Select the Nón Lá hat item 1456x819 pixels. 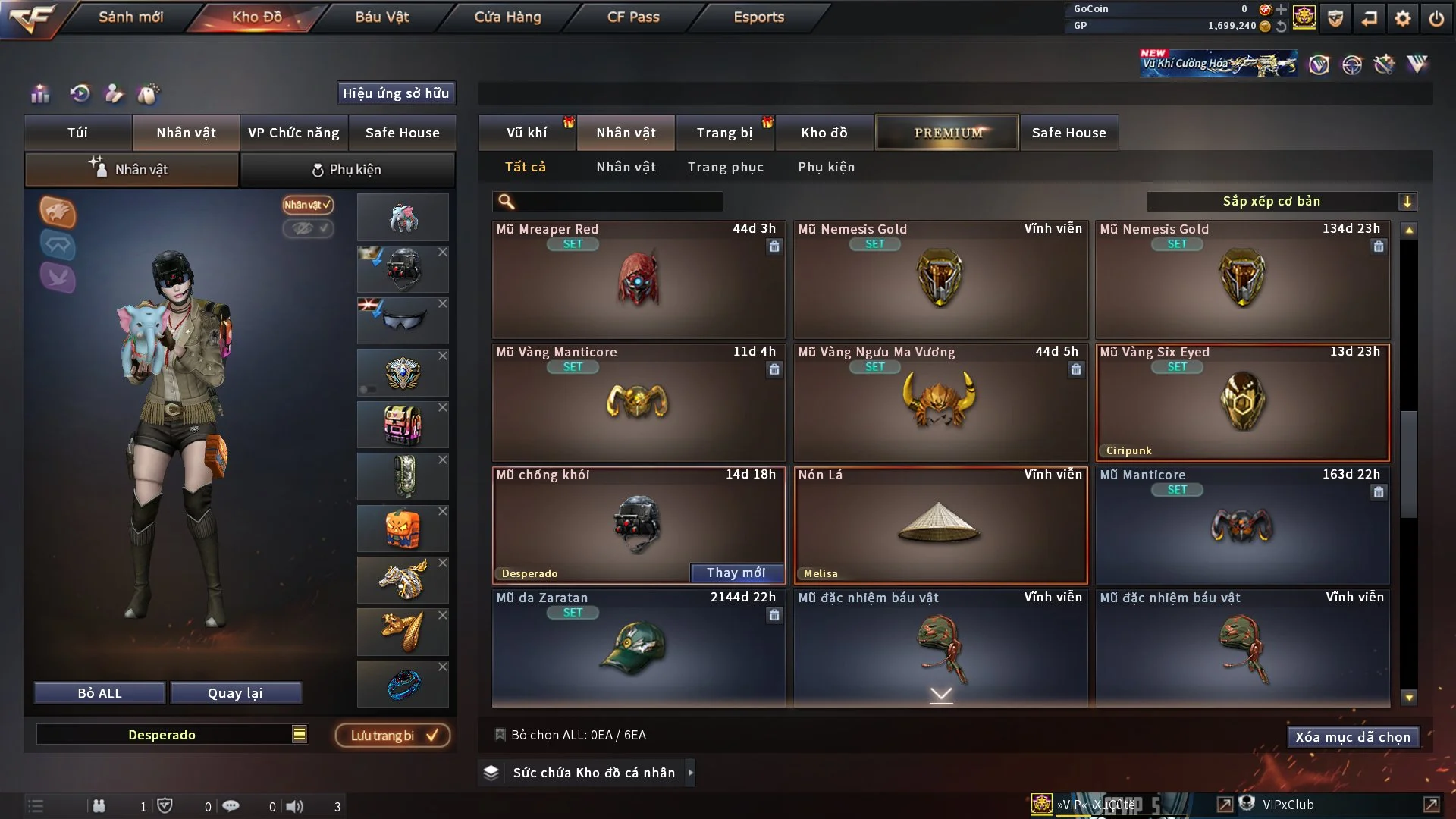[940, 525]
